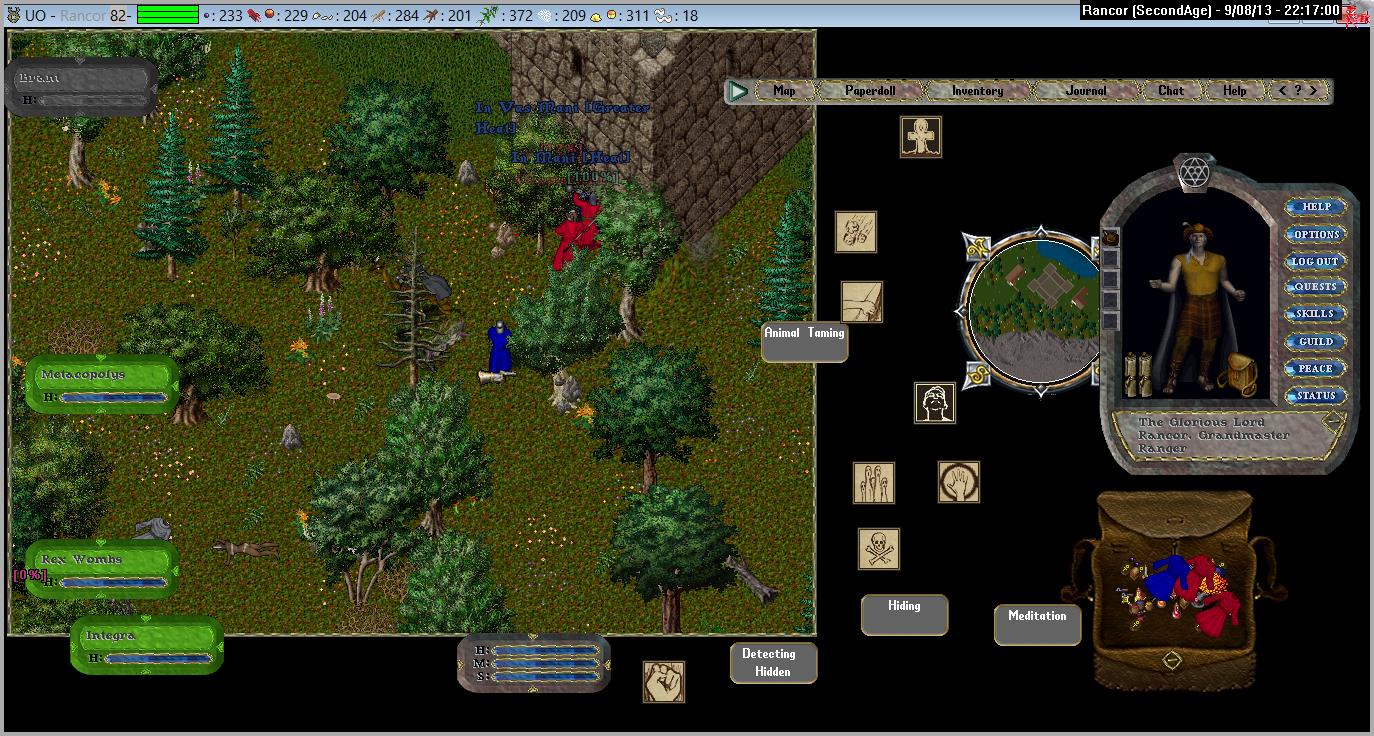Click Help on the top menu bar

point(1235,91)
